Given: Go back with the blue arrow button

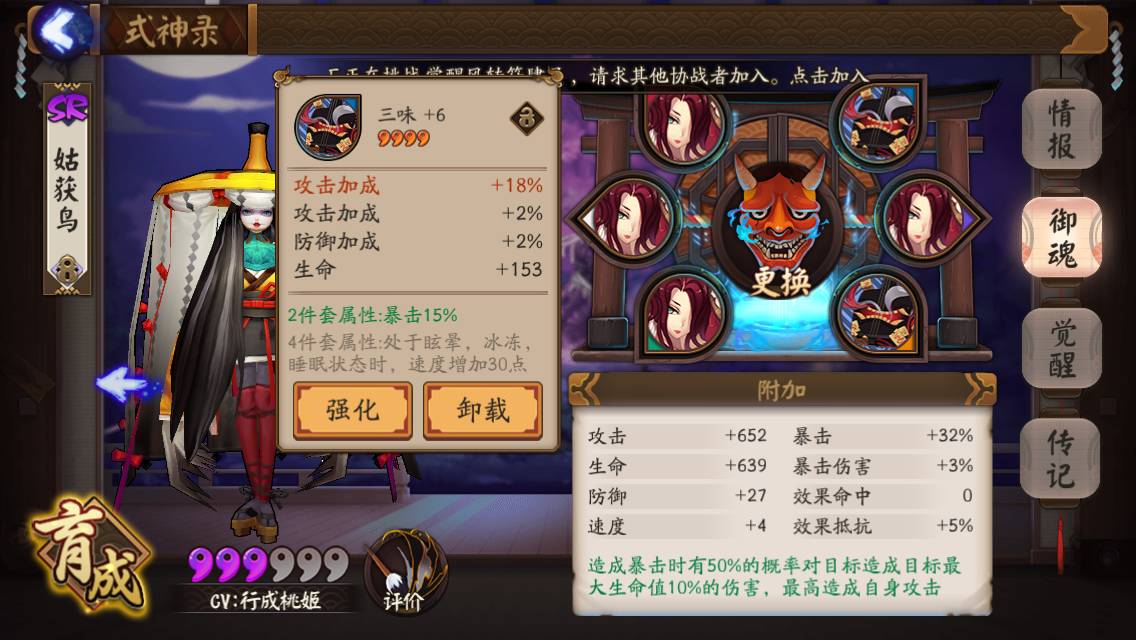Looking at the screenshot, I should click(63, 31).
